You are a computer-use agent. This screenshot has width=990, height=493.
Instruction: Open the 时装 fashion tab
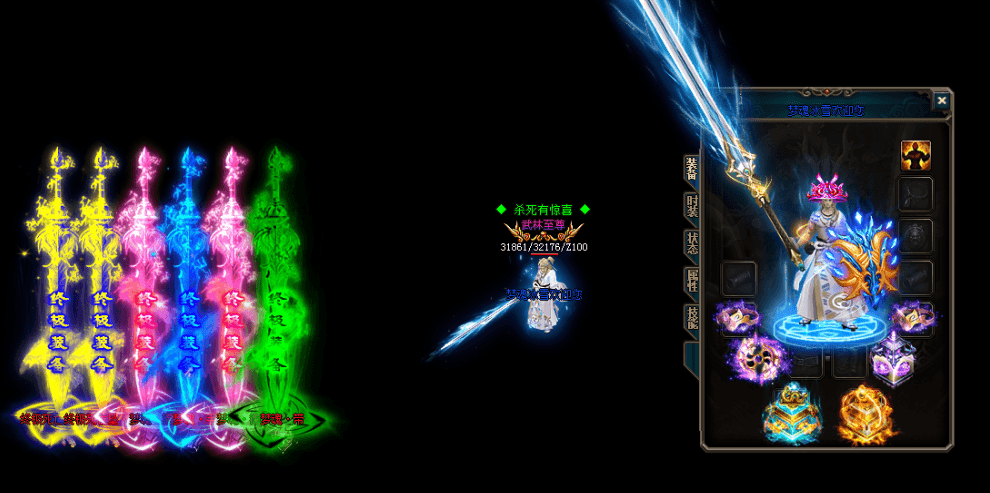691,207
